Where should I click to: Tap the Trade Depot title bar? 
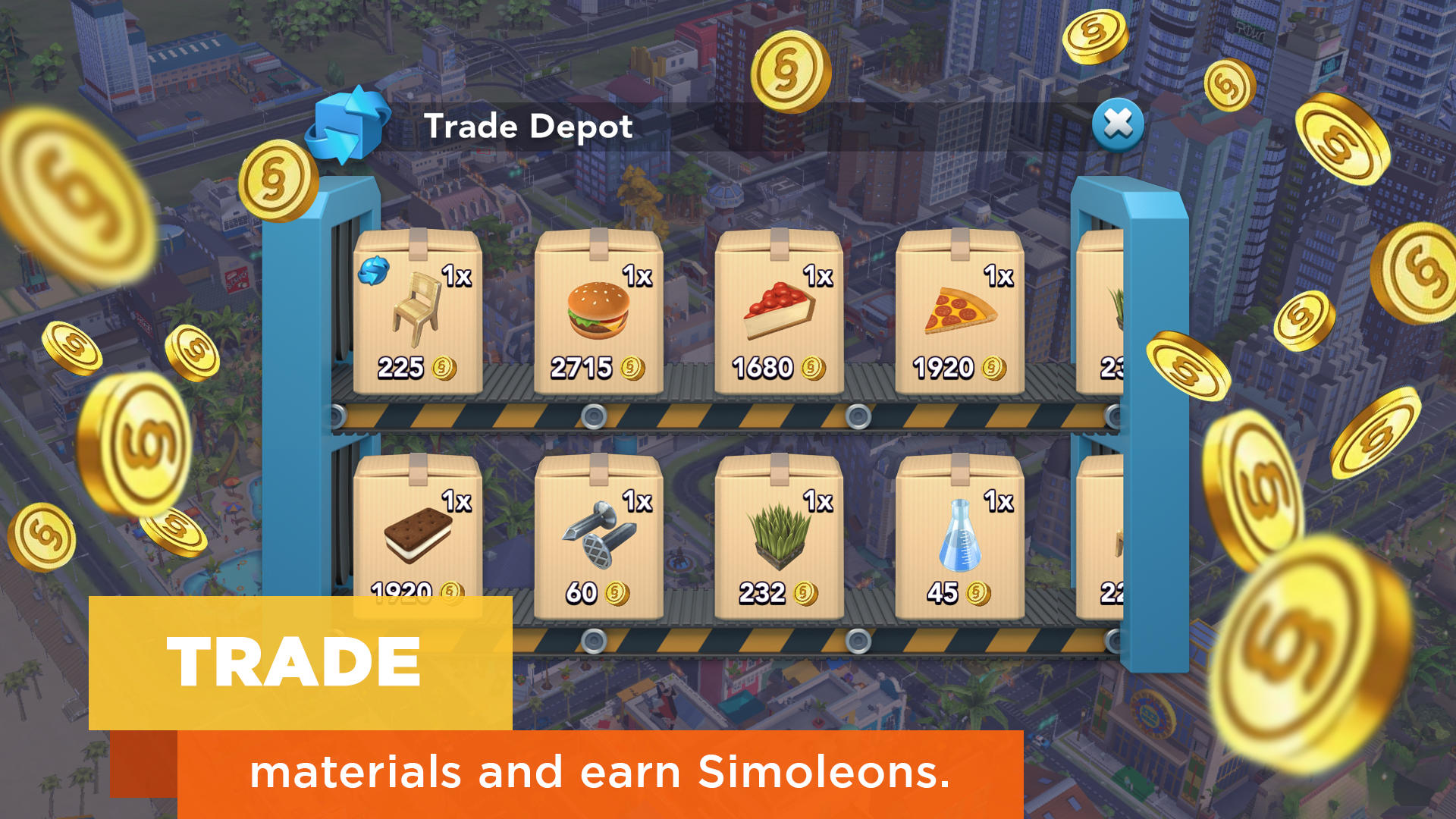tap(529, 126)
